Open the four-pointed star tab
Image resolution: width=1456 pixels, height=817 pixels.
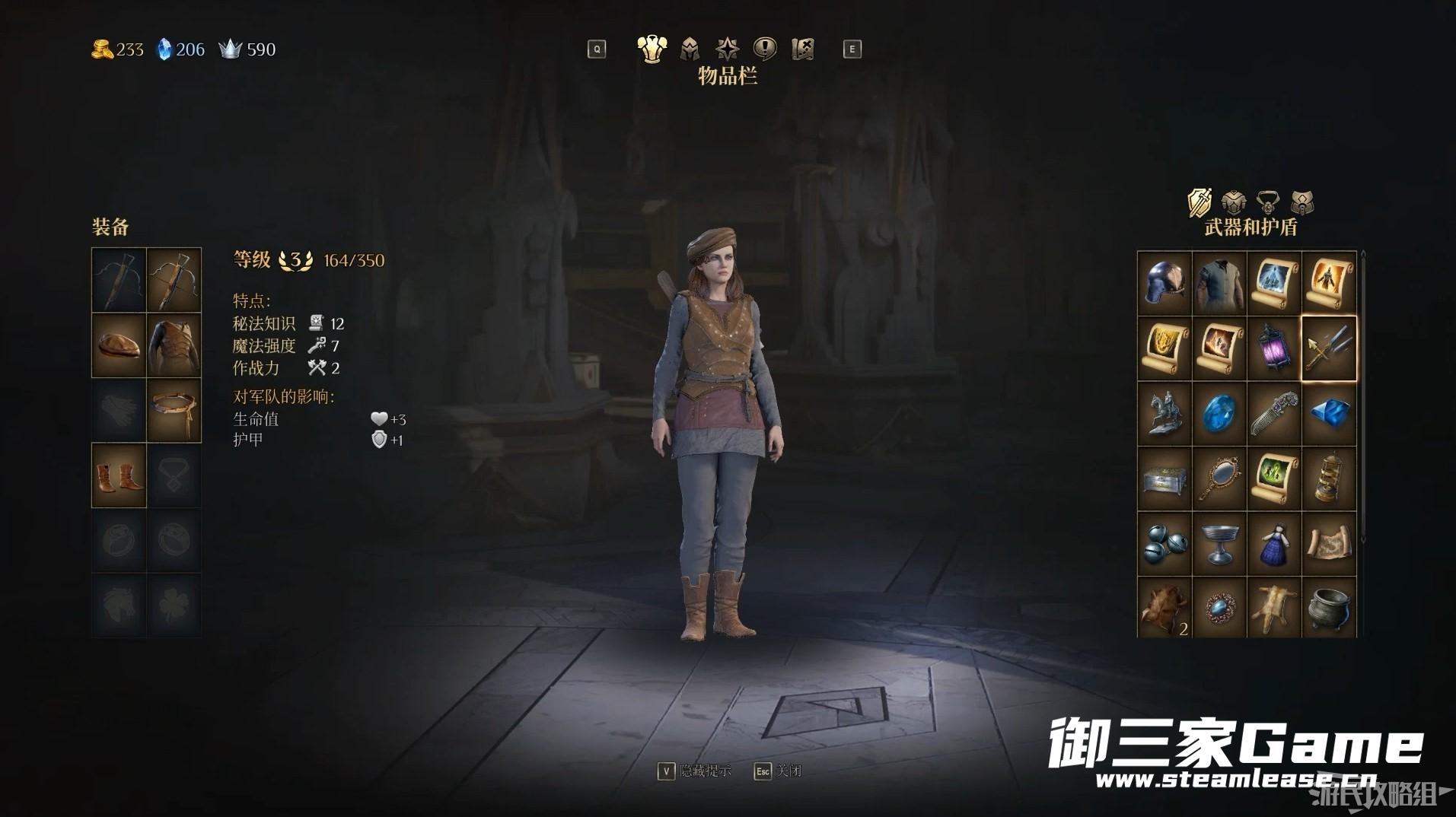(728, 49)
